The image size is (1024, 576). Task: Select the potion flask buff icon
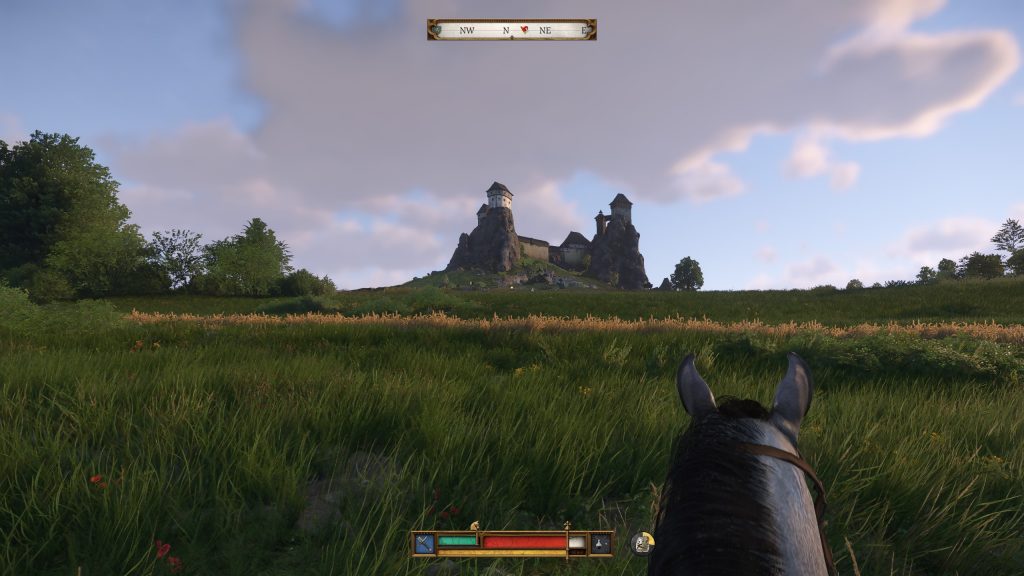[600, 543]
